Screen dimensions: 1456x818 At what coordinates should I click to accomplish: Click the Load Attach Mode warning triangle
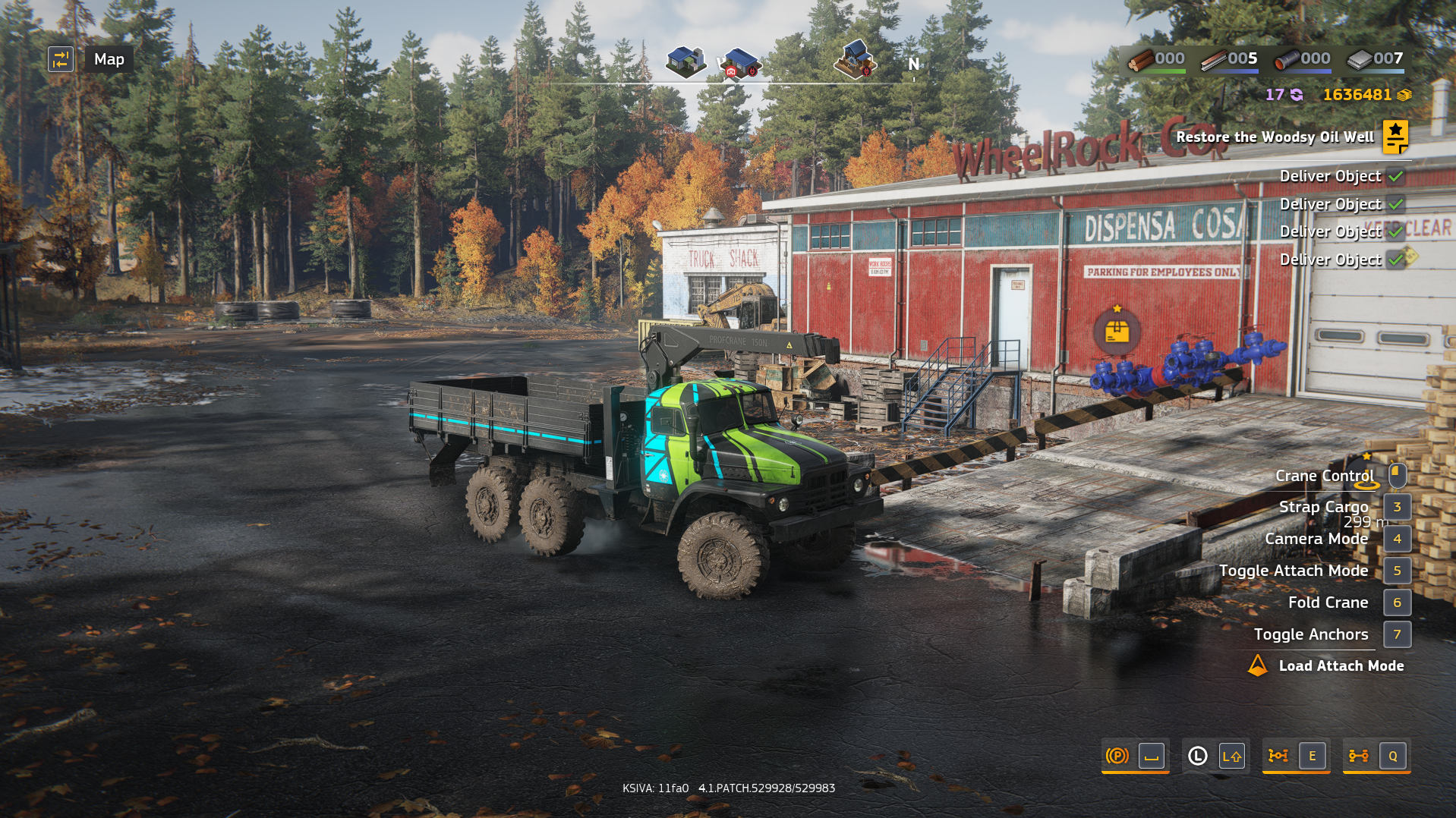point(1257,665)
